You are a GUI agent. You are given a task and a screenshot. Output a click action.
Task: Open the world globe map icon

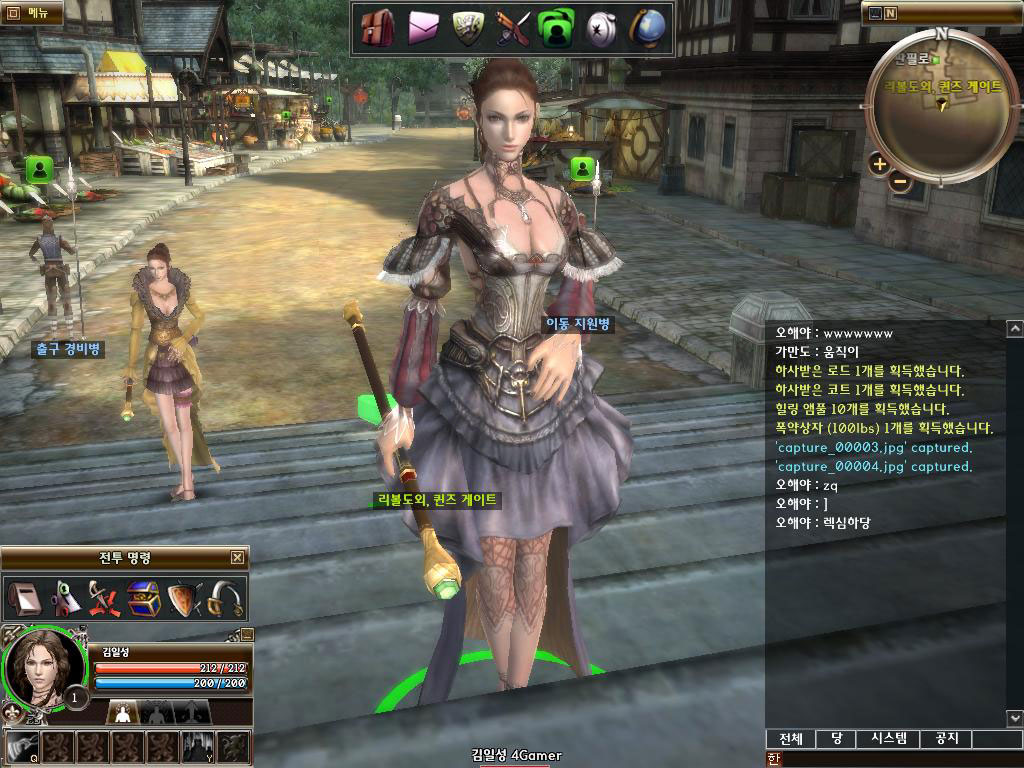pos(646,28)
